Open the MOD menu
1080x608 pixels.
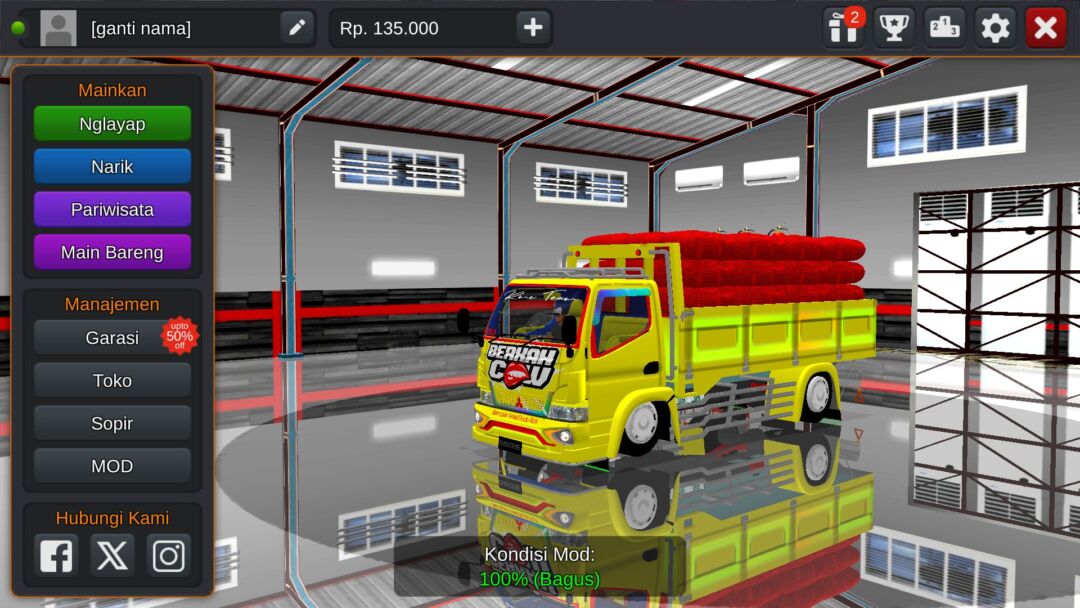point(112,466)
